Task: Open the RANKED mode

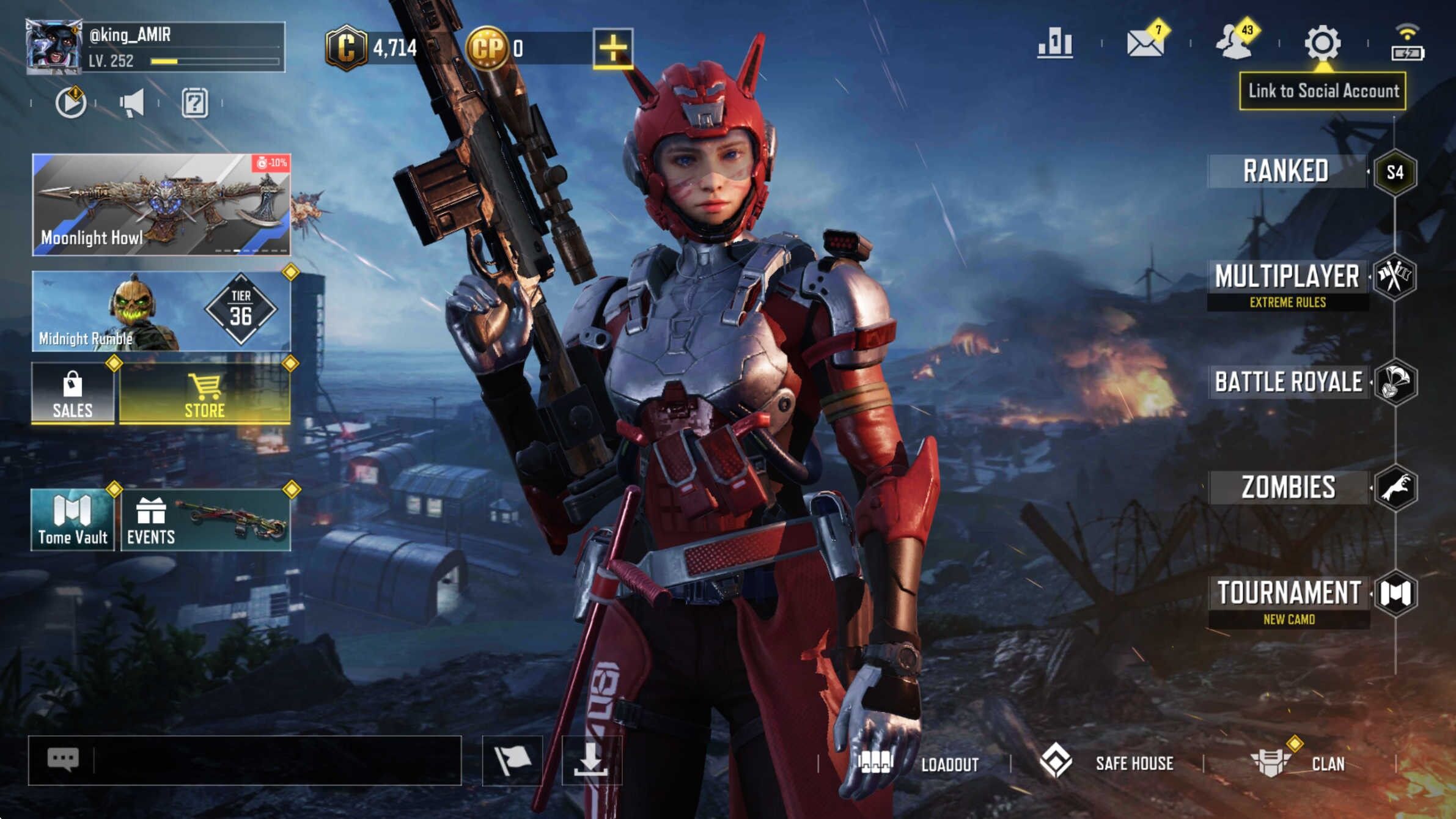Action: point(1287,171)
